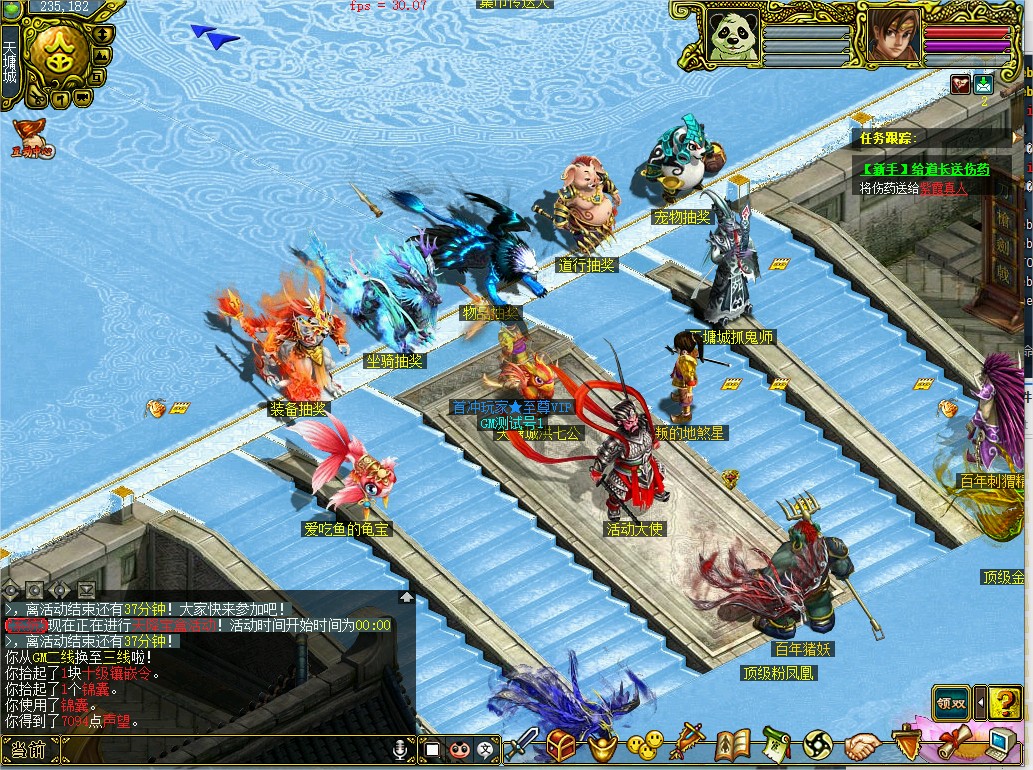Open the gold ingot shop icon
Viewport: 1033px width, 770px height.
[x=602, y=745]
